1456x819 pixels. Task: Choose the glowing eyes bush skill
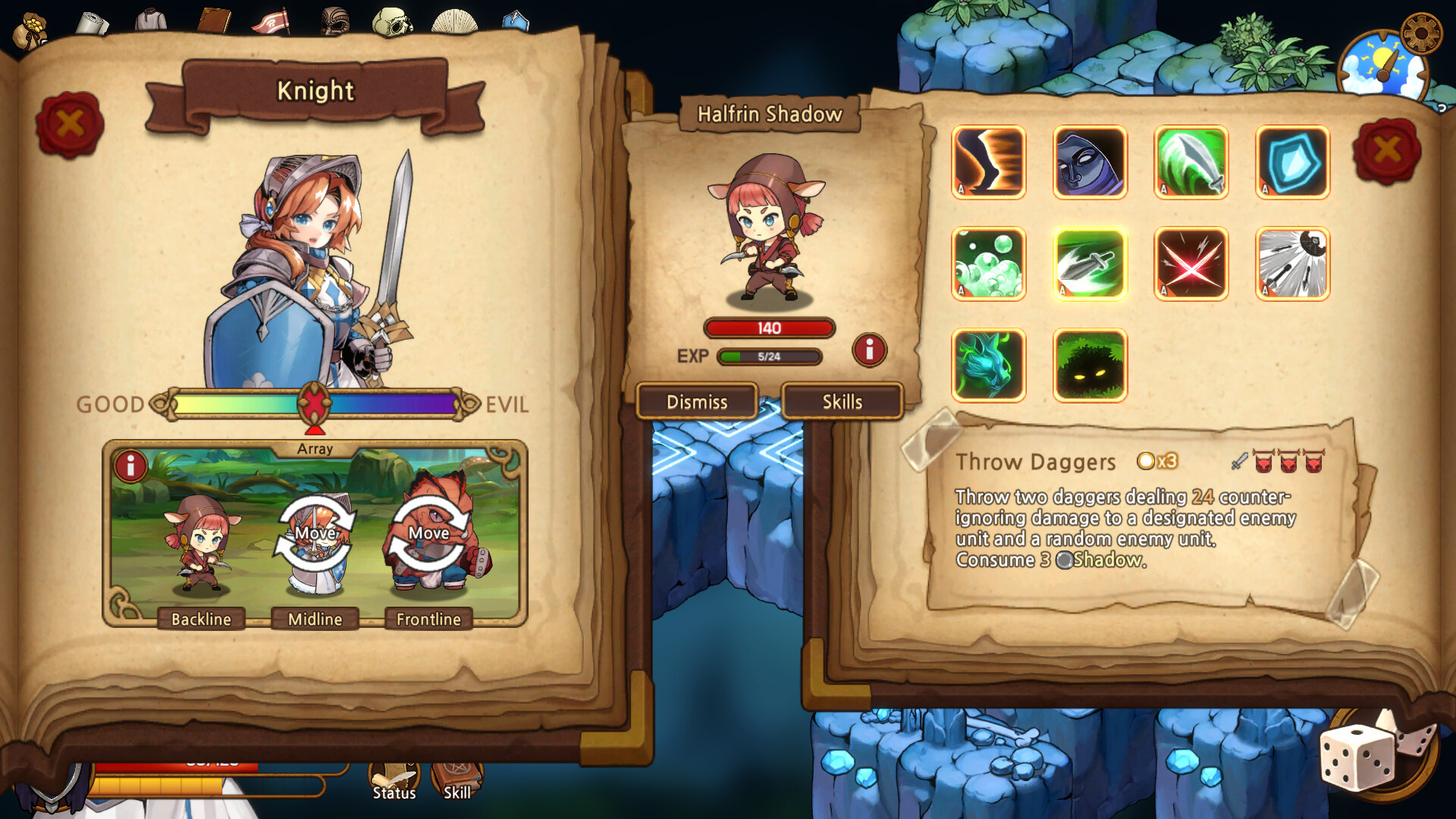point(1090,365)
